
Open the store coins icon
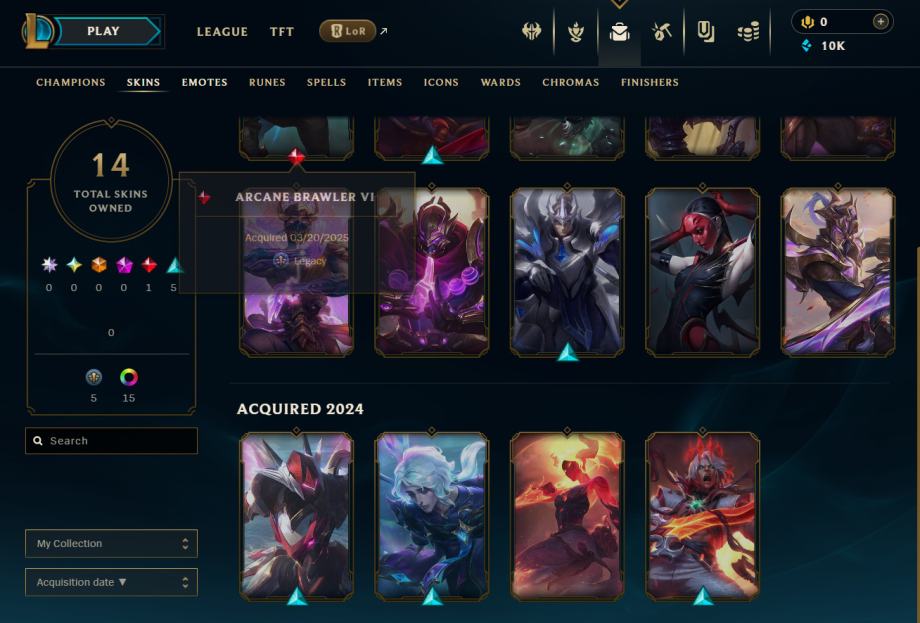tap(748, 32)
